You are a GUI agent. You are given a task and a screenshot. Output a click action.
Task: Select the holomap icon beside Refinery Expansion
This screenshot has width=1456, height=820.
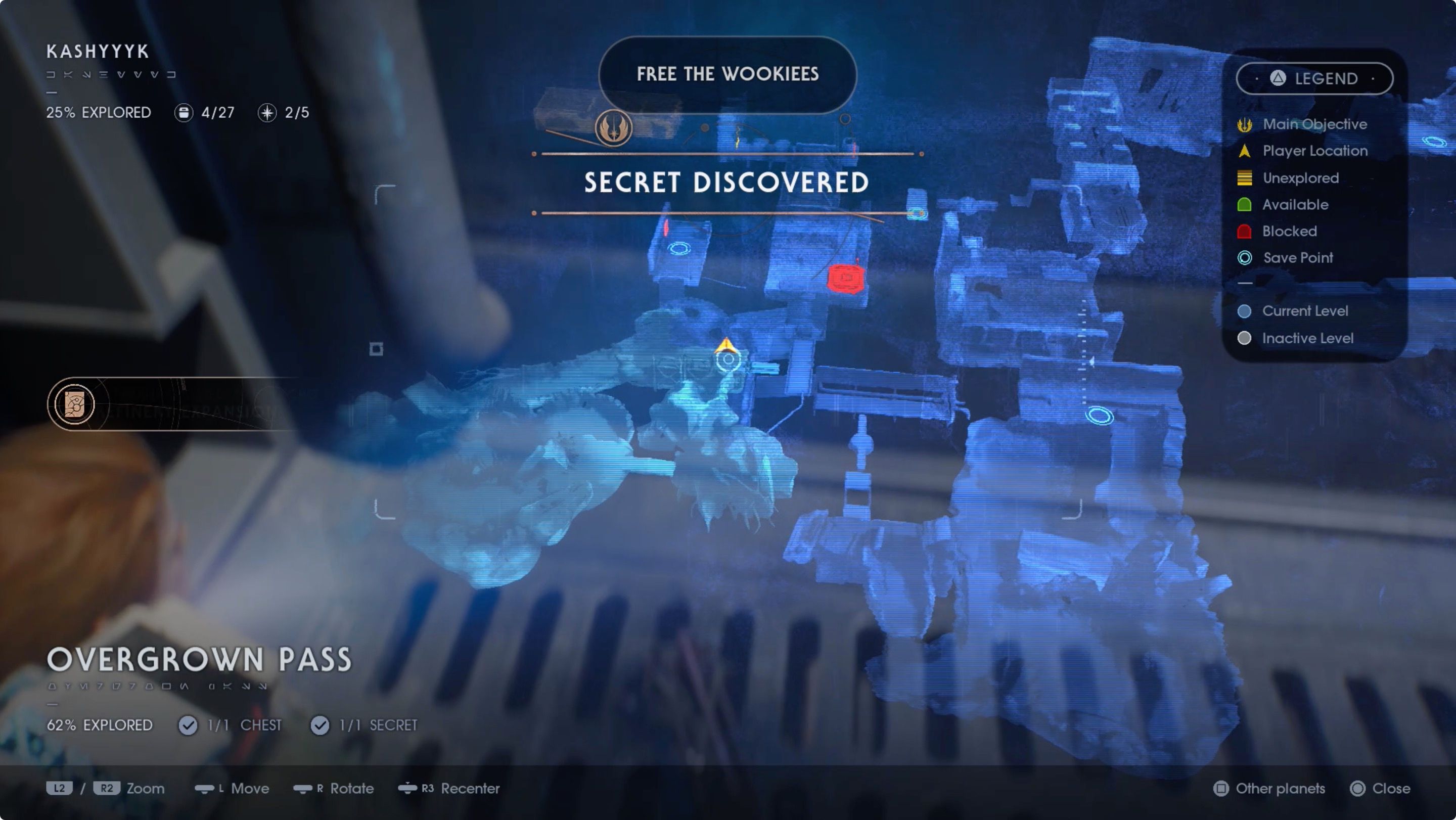[75, 404]
